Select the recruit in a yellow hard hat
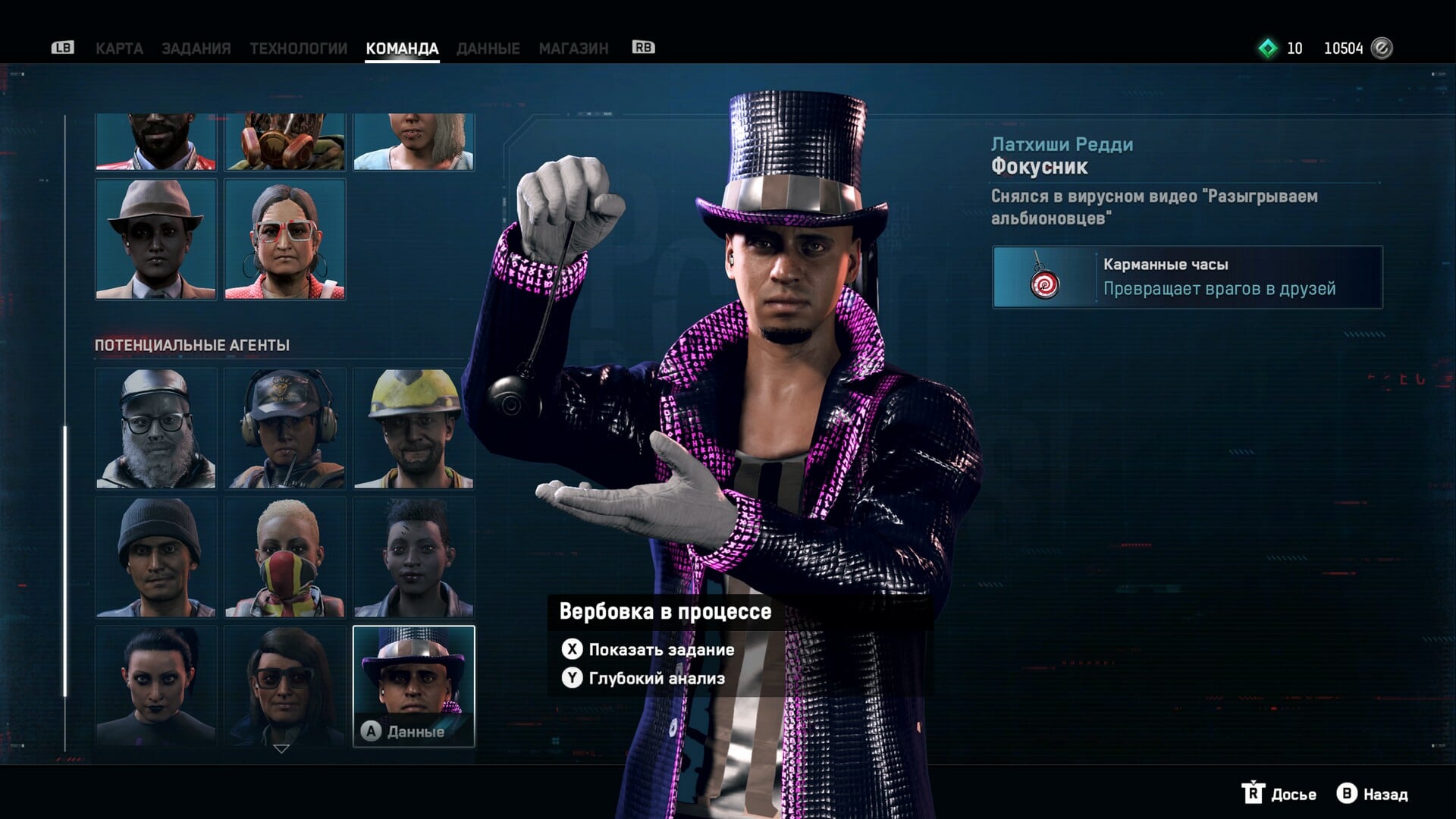 click(x=414, y=428)
